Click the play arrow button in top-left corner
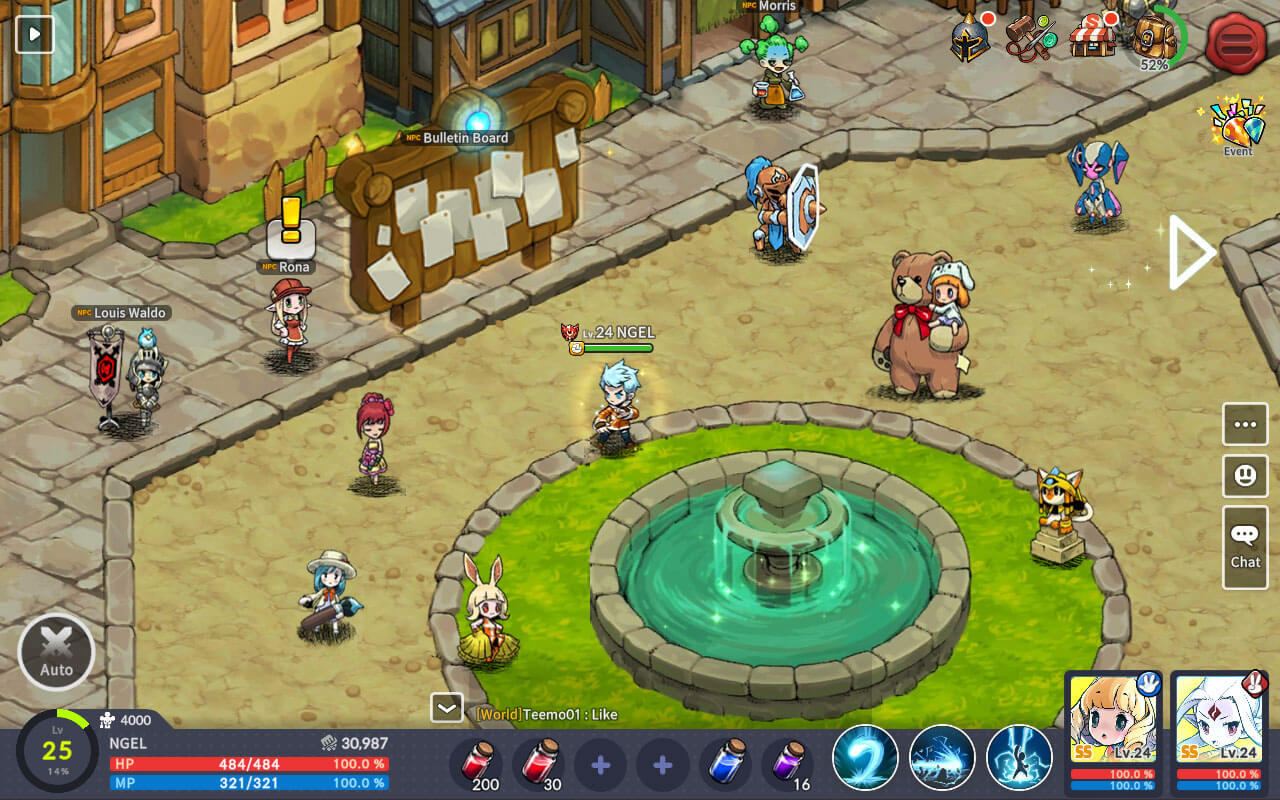This screenshot has width=1280, height=800. [x=34, y=33]
